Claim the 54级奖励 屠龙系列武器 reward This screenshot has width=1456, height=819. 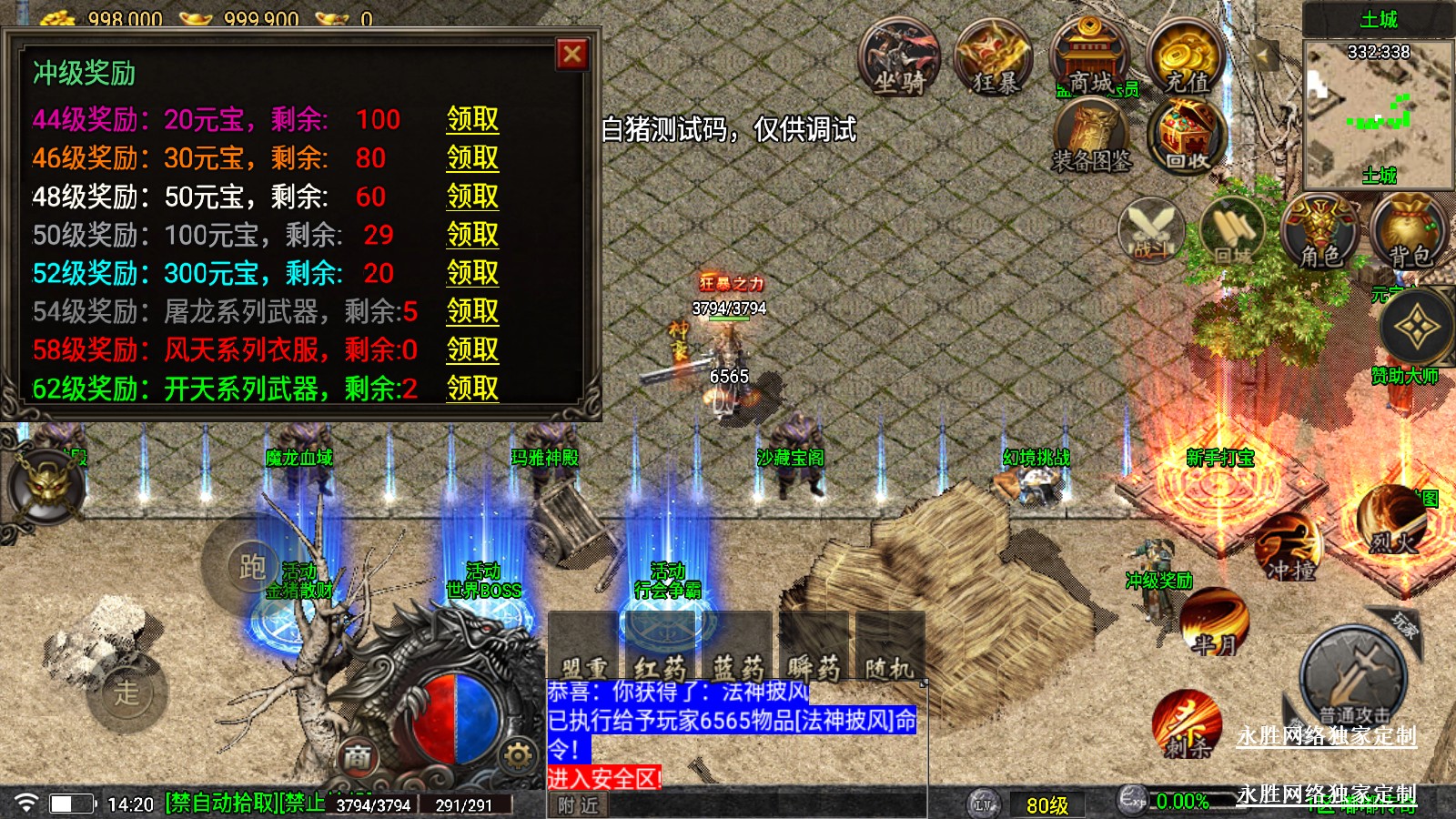coord(472,311)
